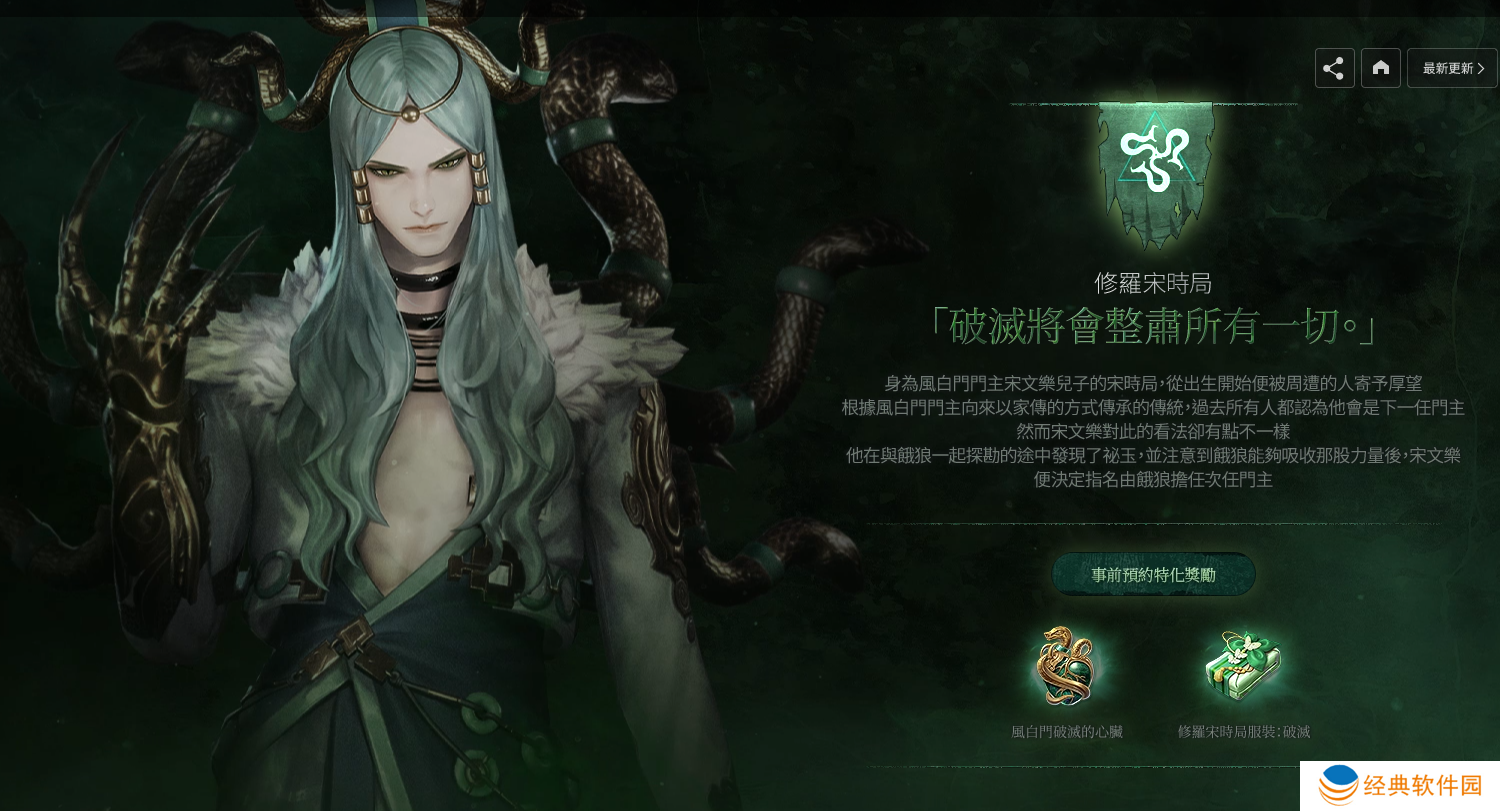Claim the 事前預約特化獎勵 button
The width and height of the screenshot is (1500, 811).
click(1153, 575)
